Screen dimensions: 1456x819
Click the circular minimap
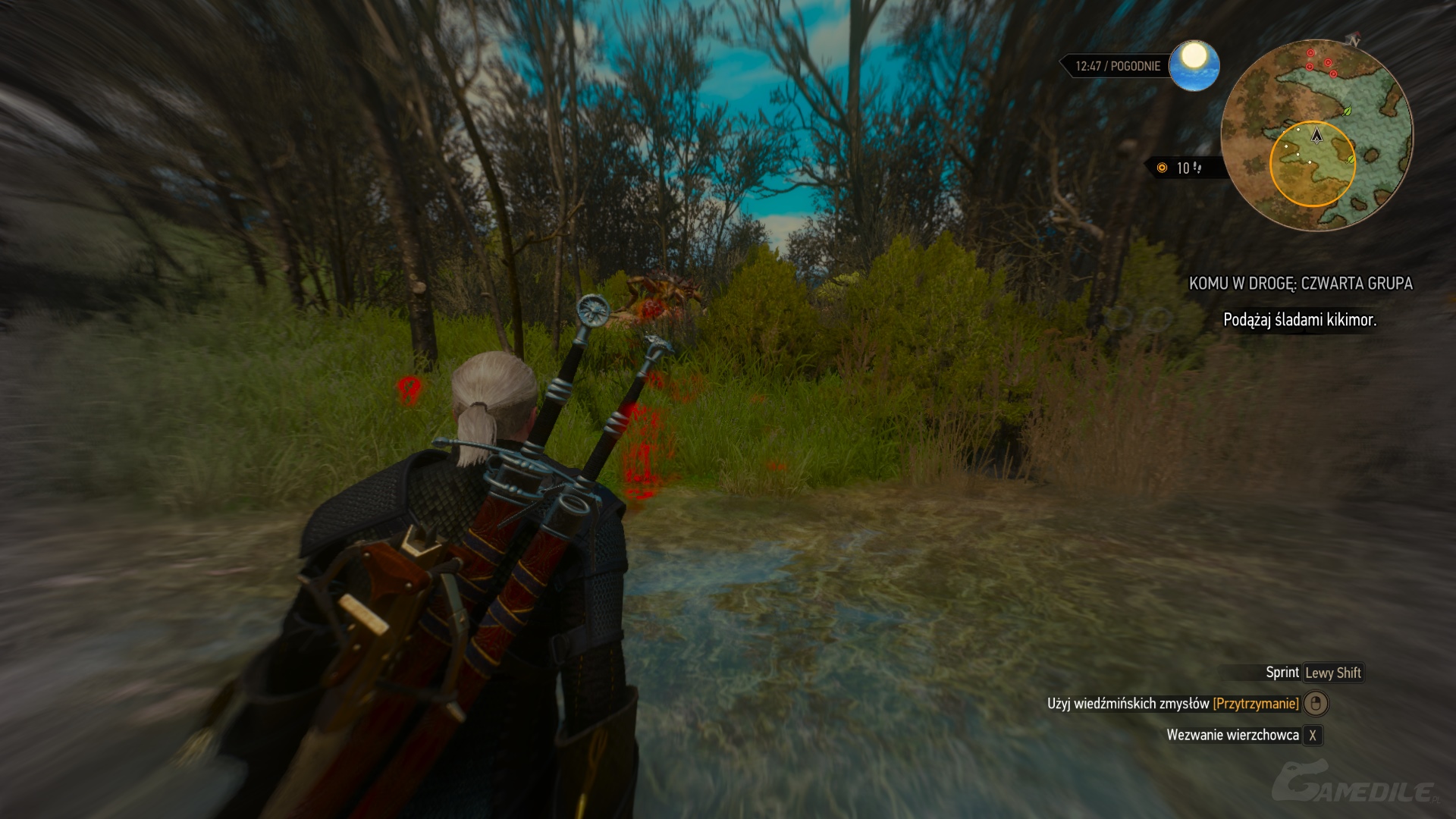click(x=1316, y=135)
